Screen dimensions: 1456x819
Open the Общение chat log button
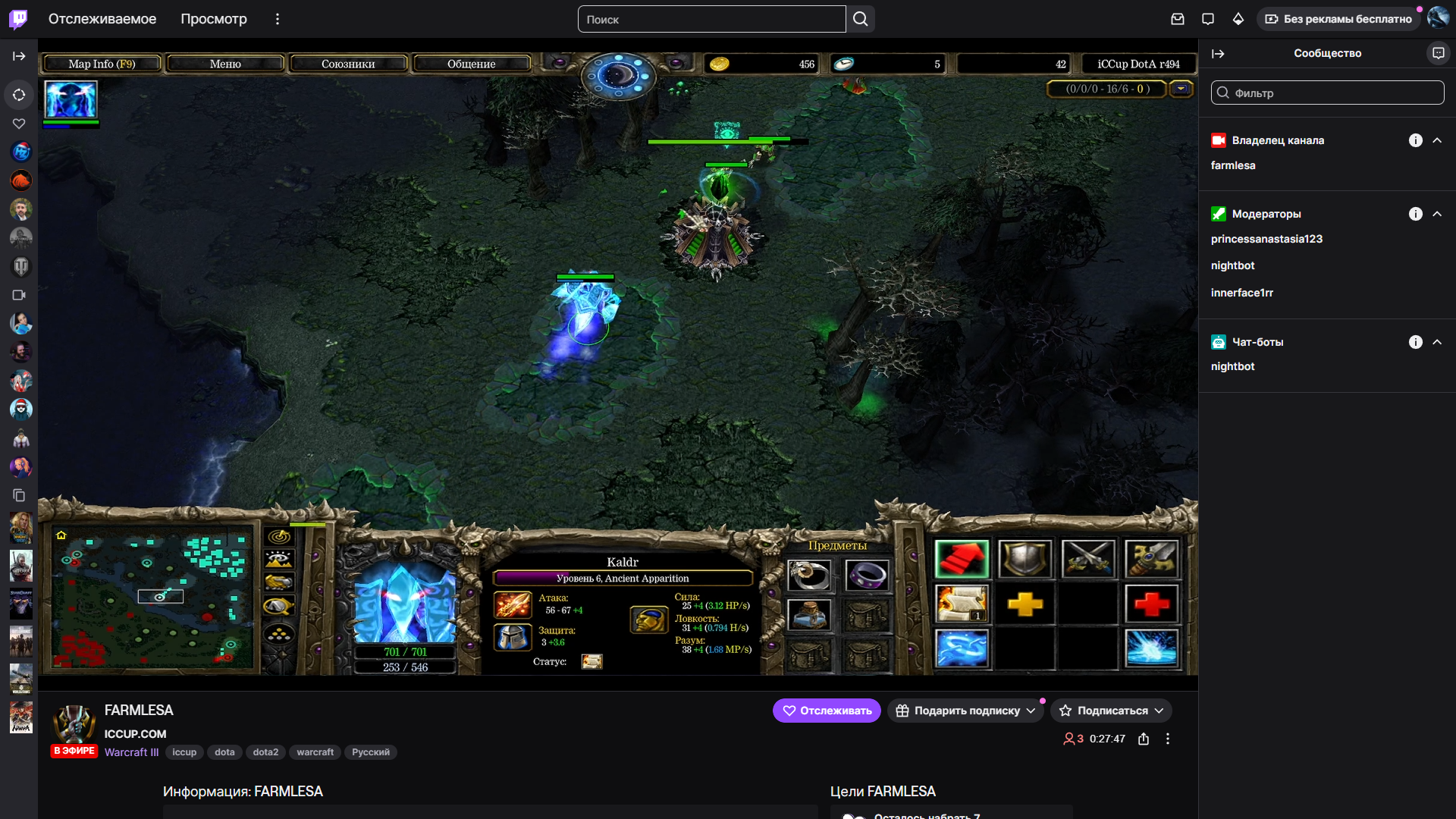471,64
